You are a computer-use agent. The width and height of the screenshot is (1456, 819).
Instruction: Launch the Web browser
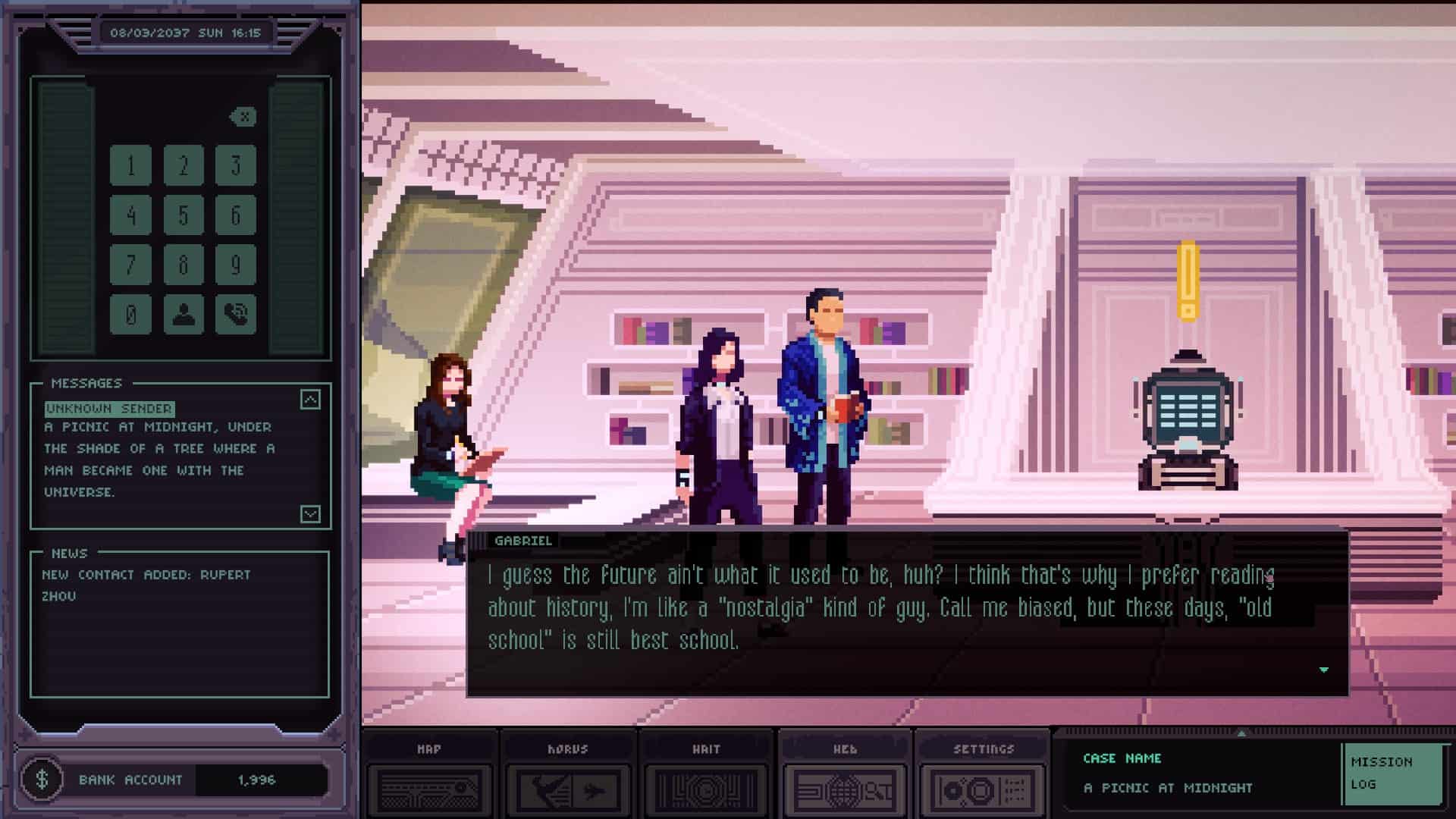tap(845, 777)
